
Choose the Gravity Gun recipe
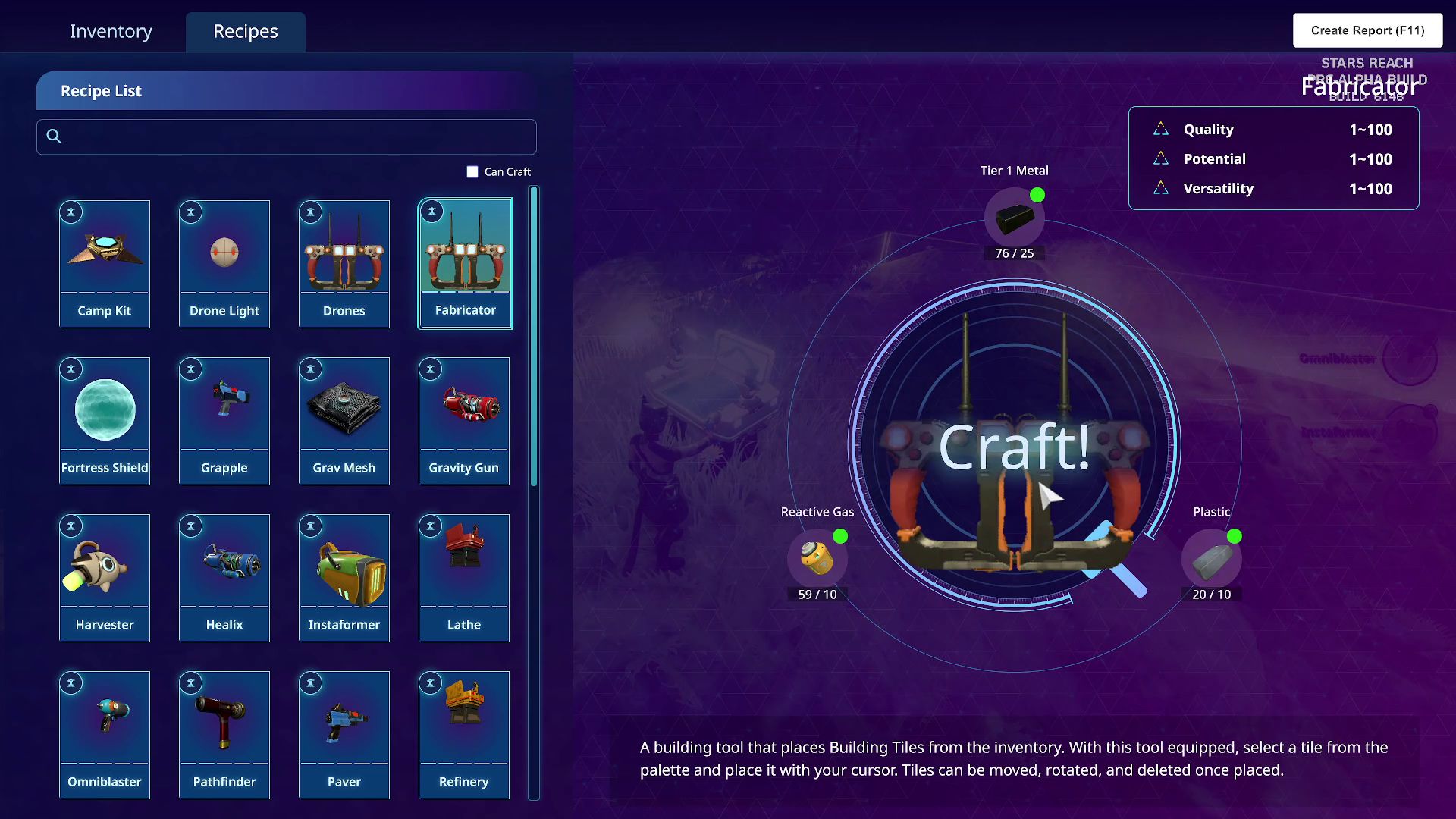tap(464, 421)
